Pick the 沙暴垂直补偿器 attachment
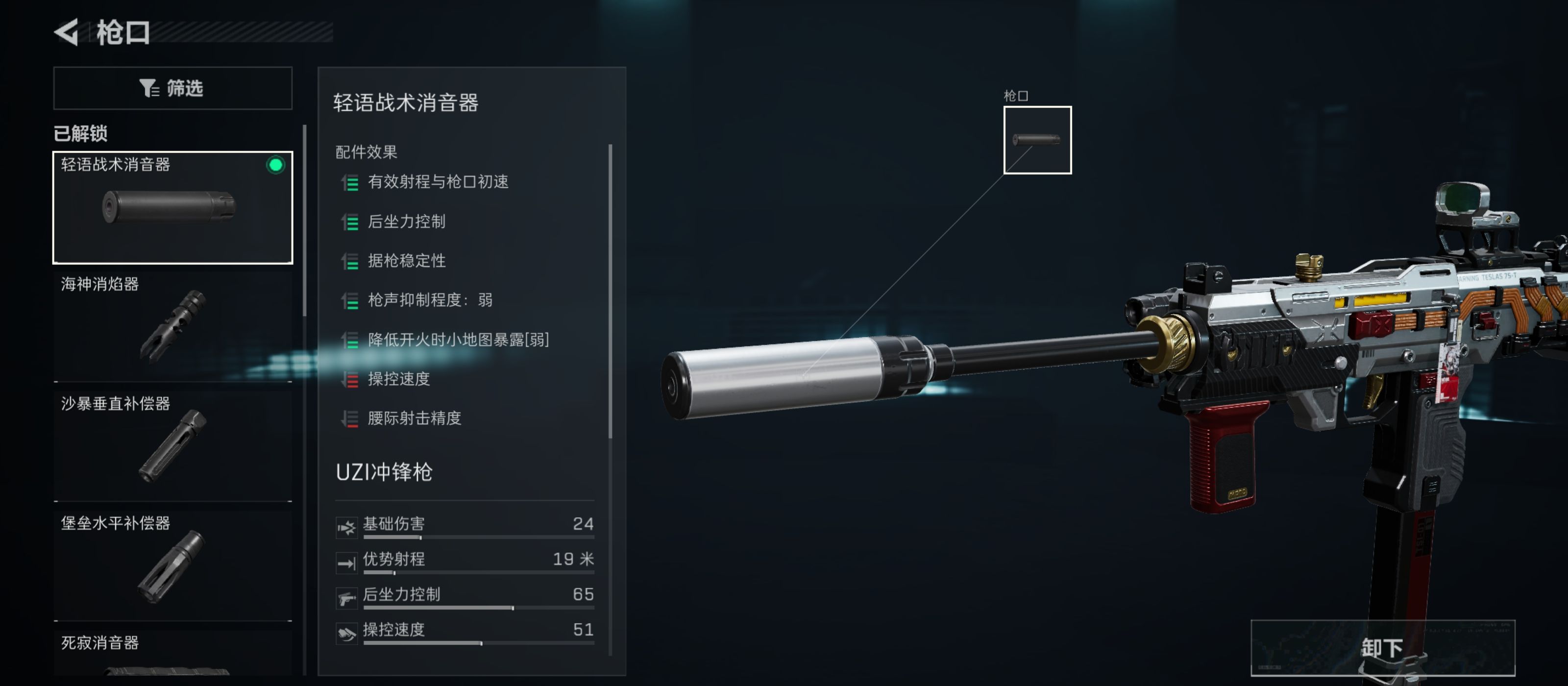The width and height of the screenshot is (1568, 686). (173, 444)
